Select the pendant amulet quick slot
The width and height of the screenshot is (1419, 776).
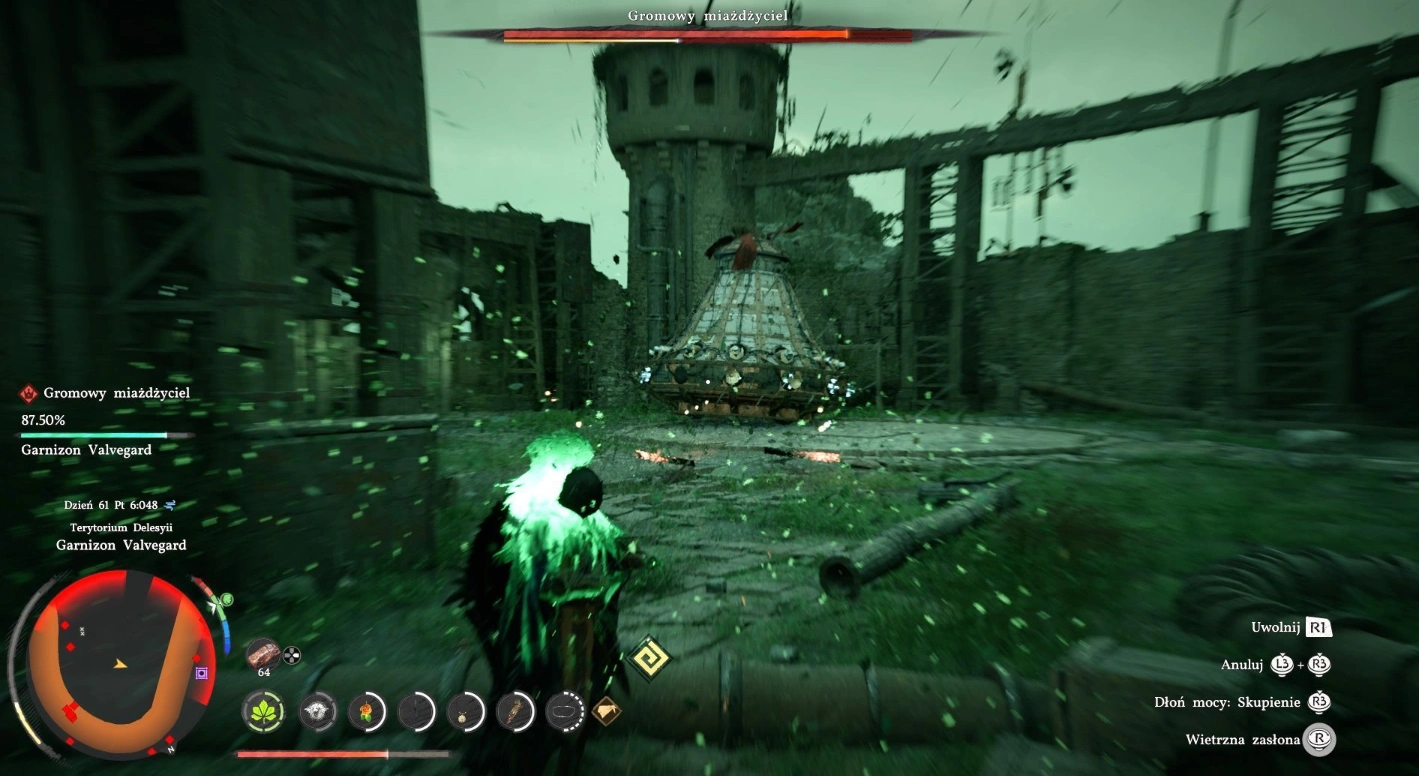pyautogui.click(x=466, y=711)
